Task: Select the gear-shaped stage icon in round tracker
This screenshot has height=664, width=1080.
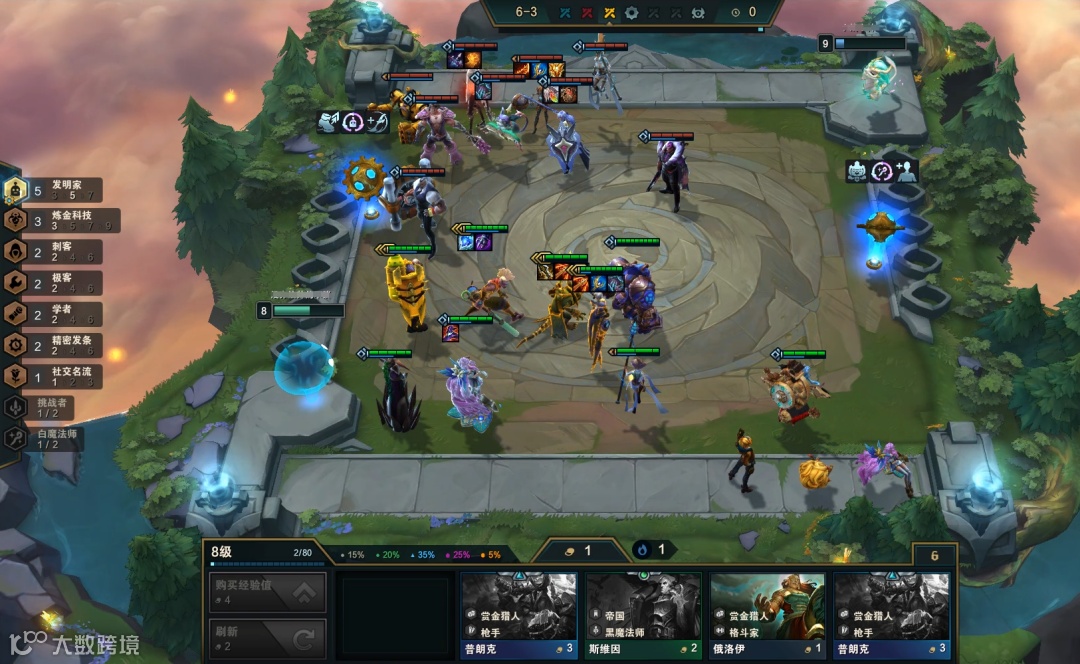Action: point(631,13)
